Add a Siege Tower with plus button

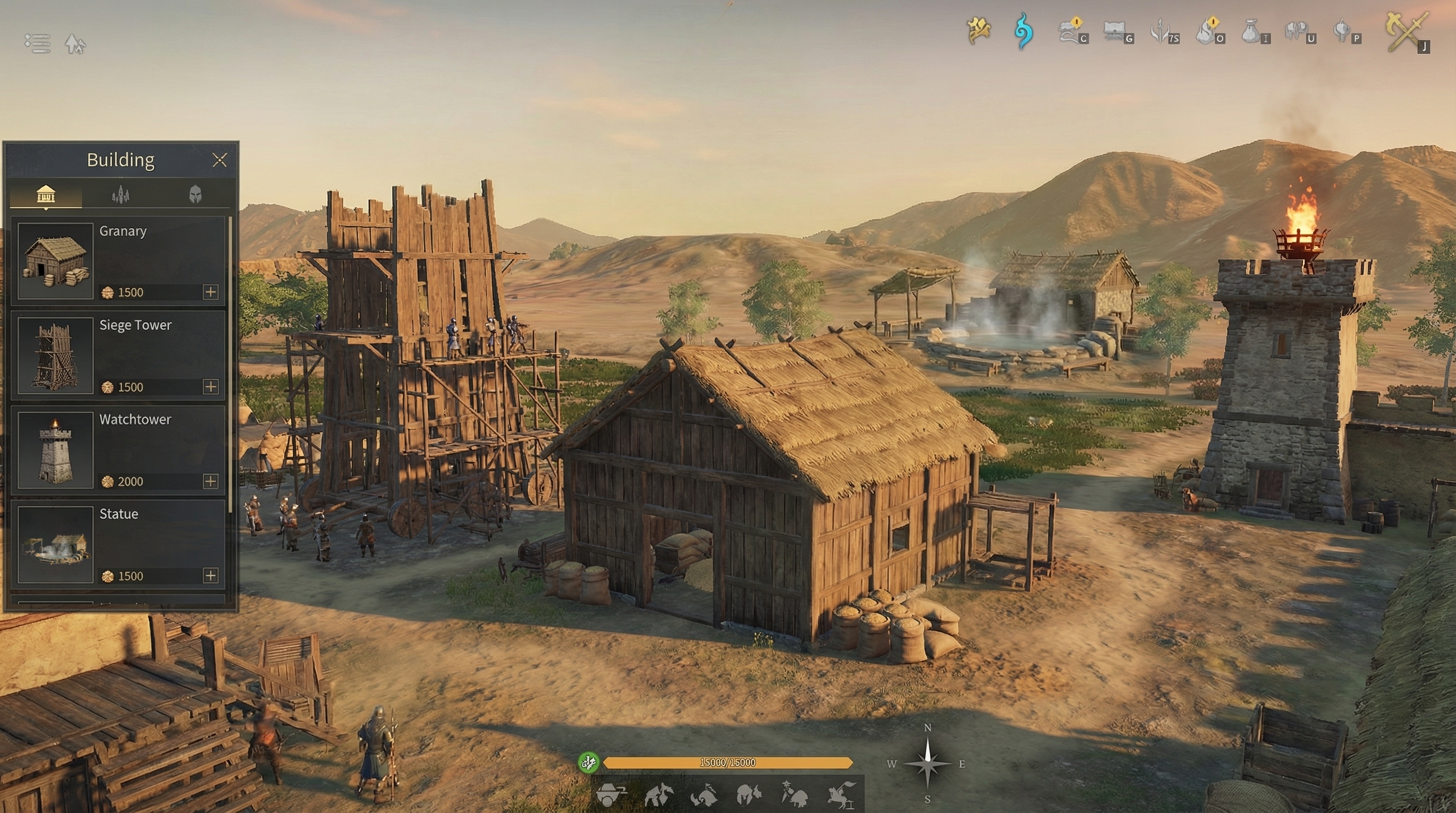210,386
